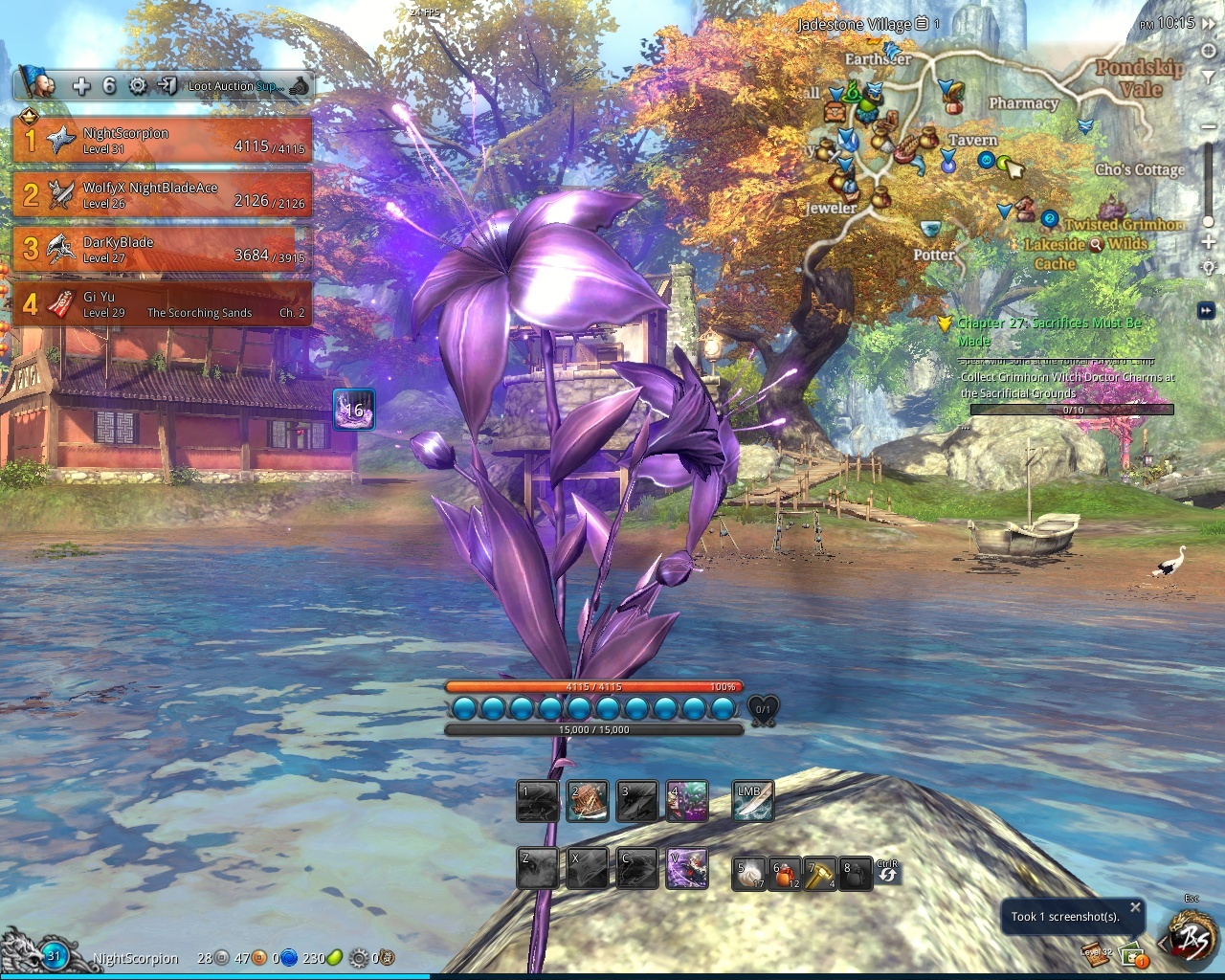Open the Loot Auction settings
This screenshot has height=980, width=1225.
click(234, 86)
